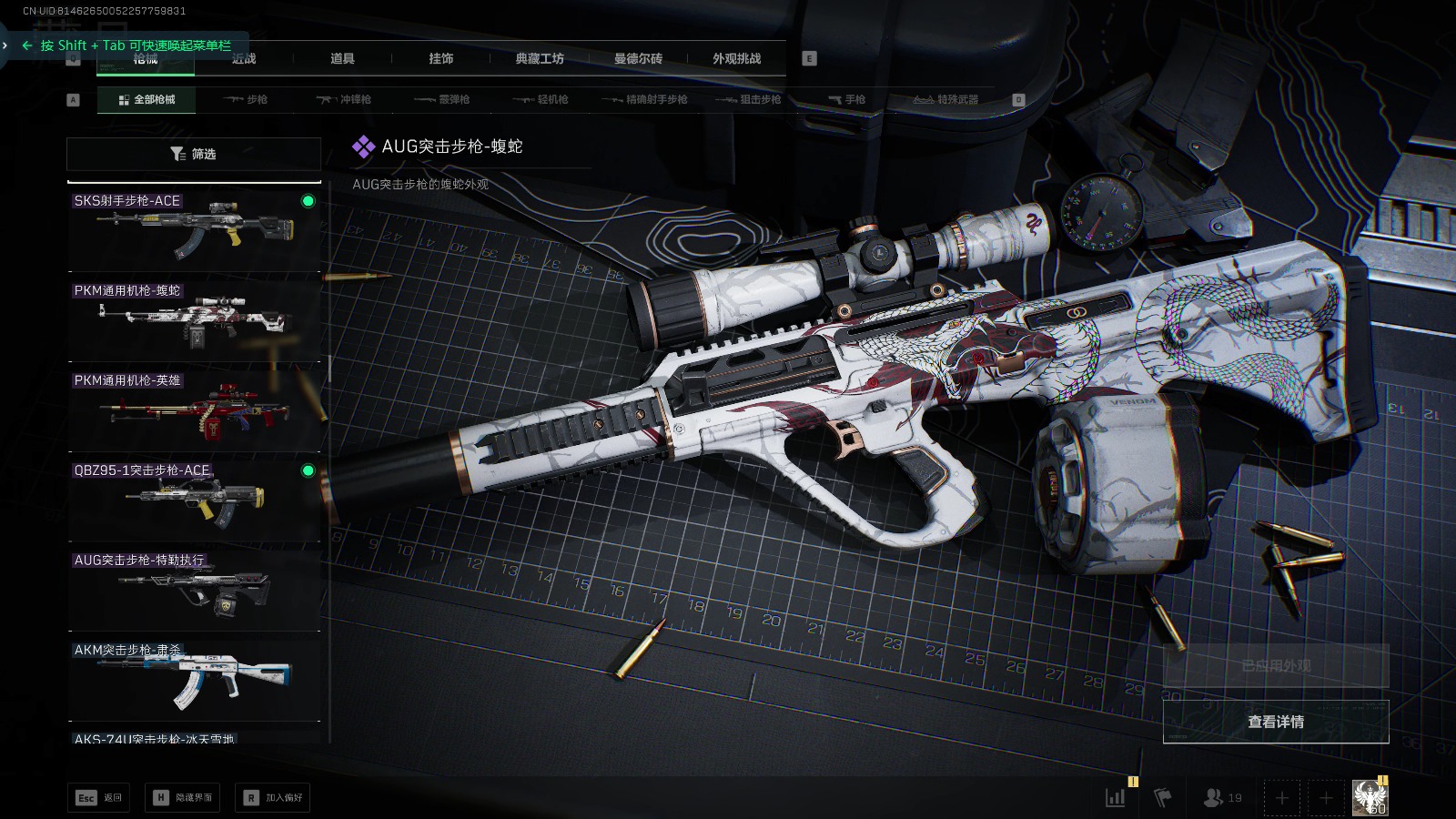The image size is (1456, 819).
Task: Show only 冲锋枪 submachine guns
Action: 344,99
